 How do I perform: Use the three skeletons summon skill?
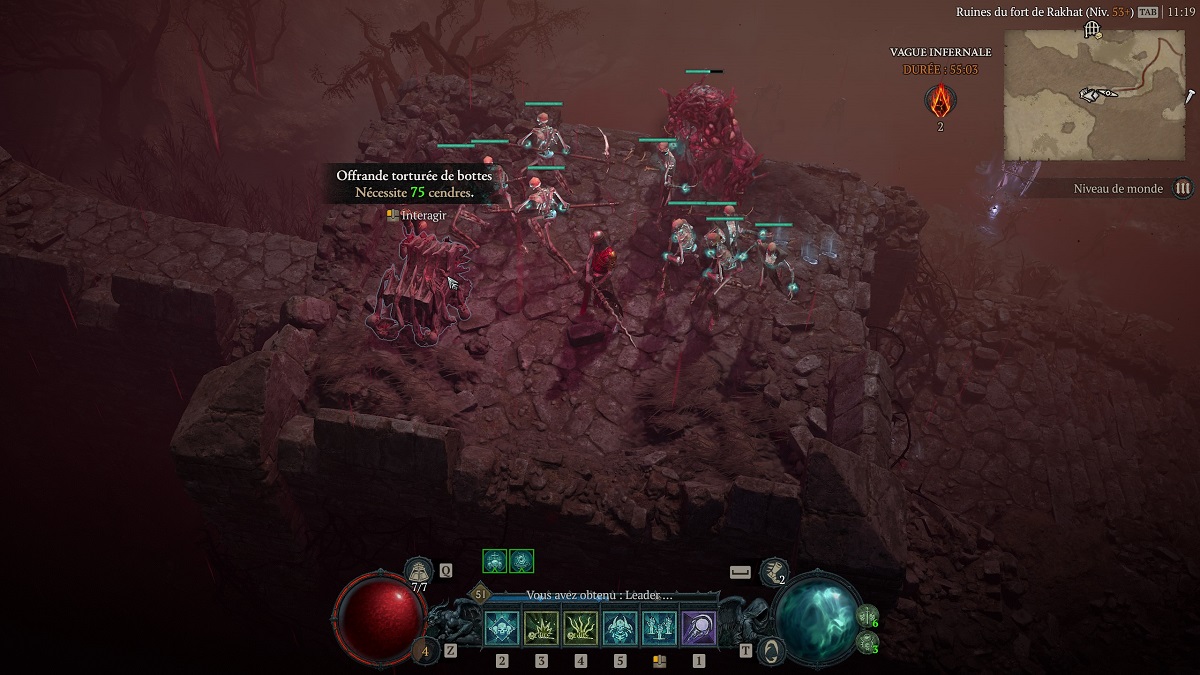coord(658,628)
